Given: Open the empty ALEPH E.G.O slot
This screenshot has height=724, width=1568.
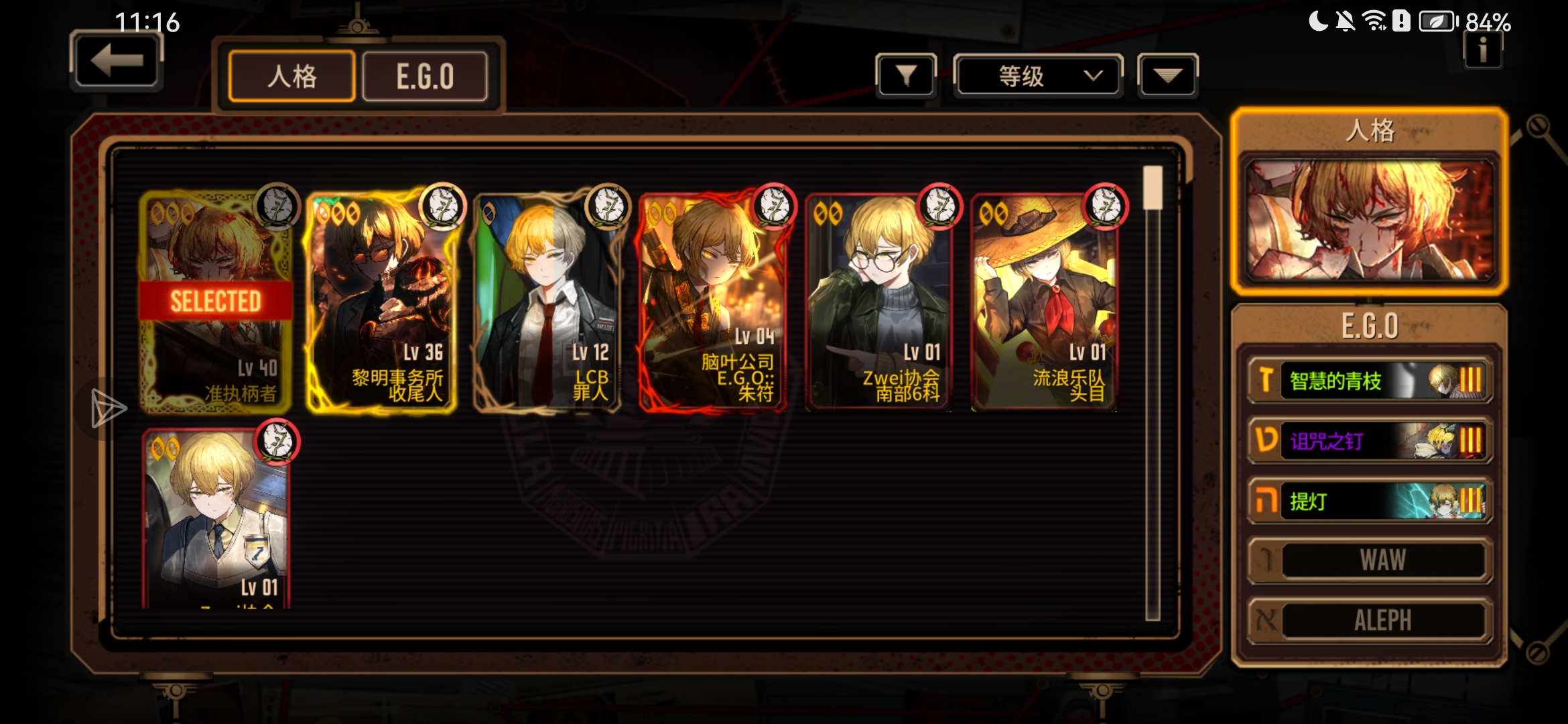Looking at the screenshot, I should point(1369,620).
